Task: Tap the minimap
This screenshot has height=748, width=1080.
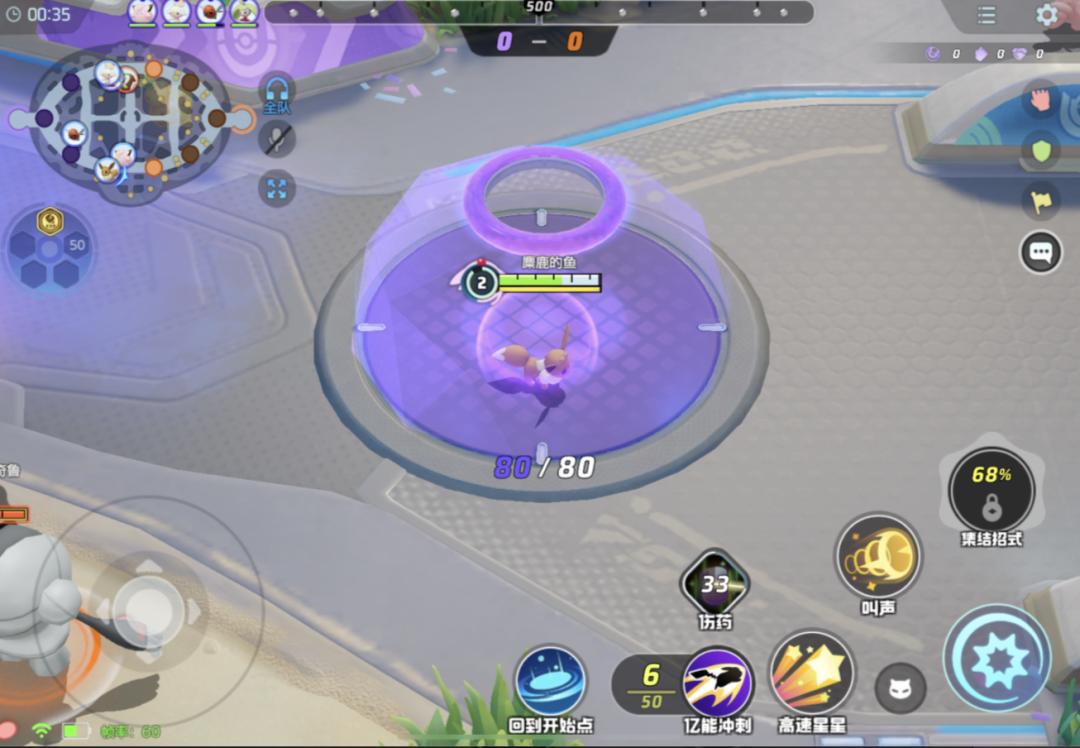Action: [x=128, y=120]
